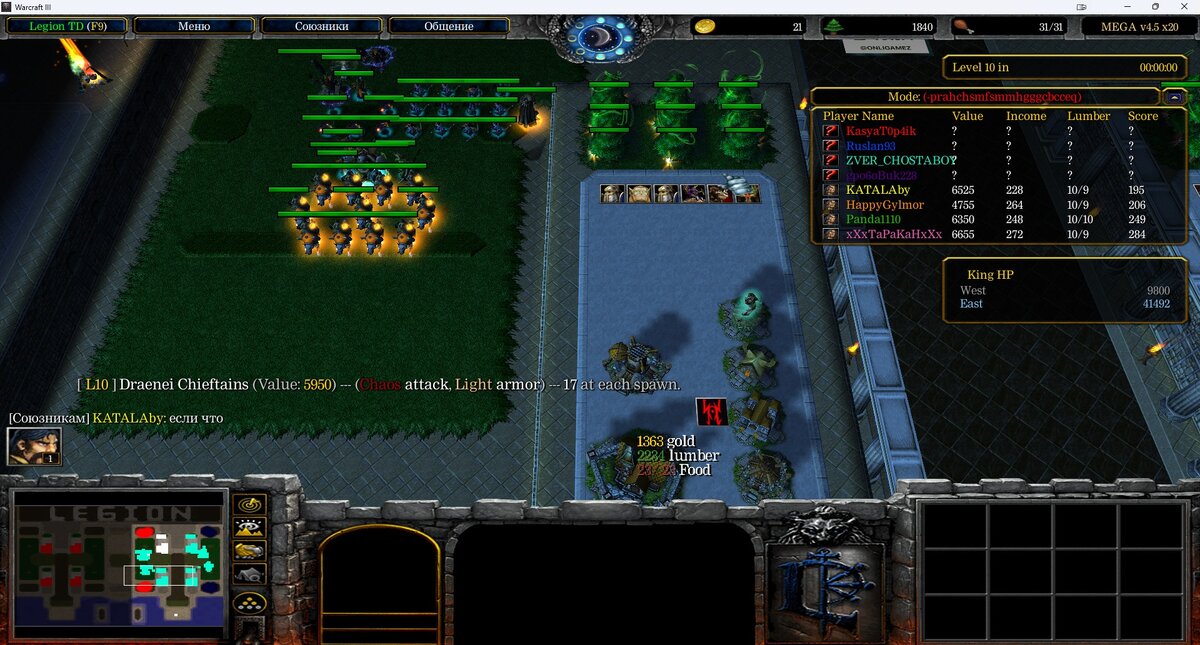
Task: Open the Союзники allies menu
Action: [x=321, y=26]
